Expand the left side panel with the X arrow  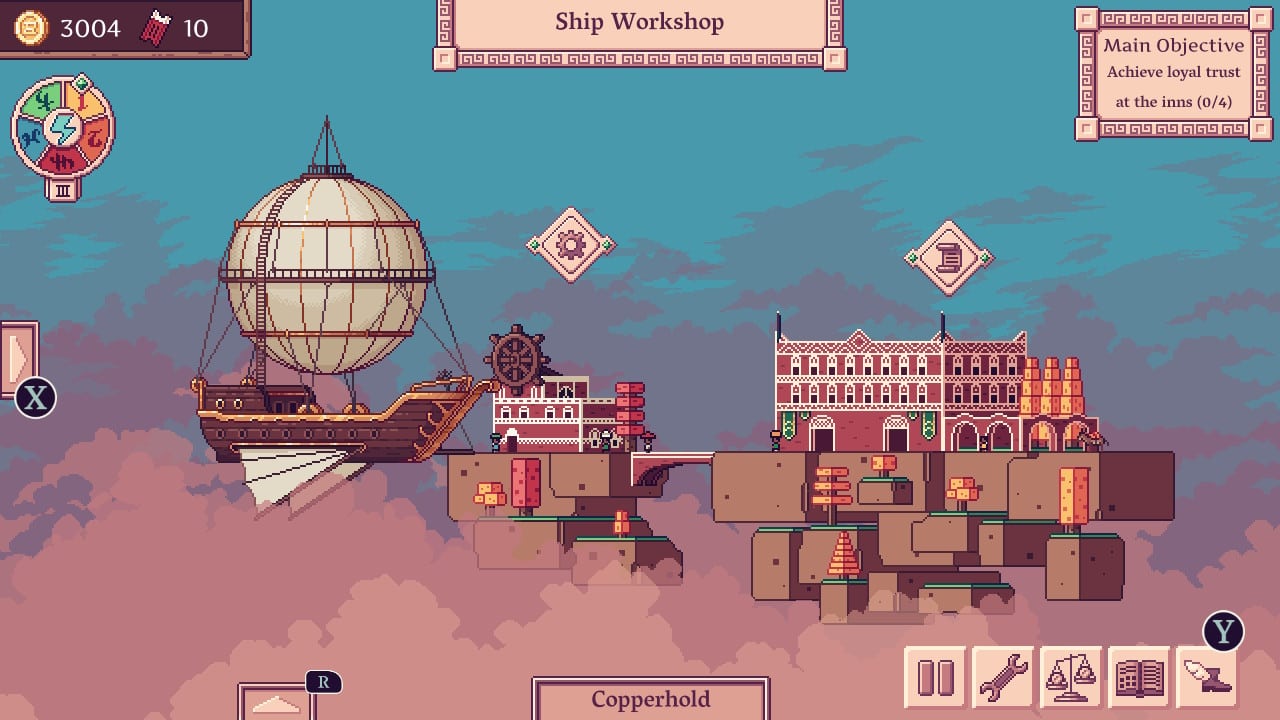[20, 360]
